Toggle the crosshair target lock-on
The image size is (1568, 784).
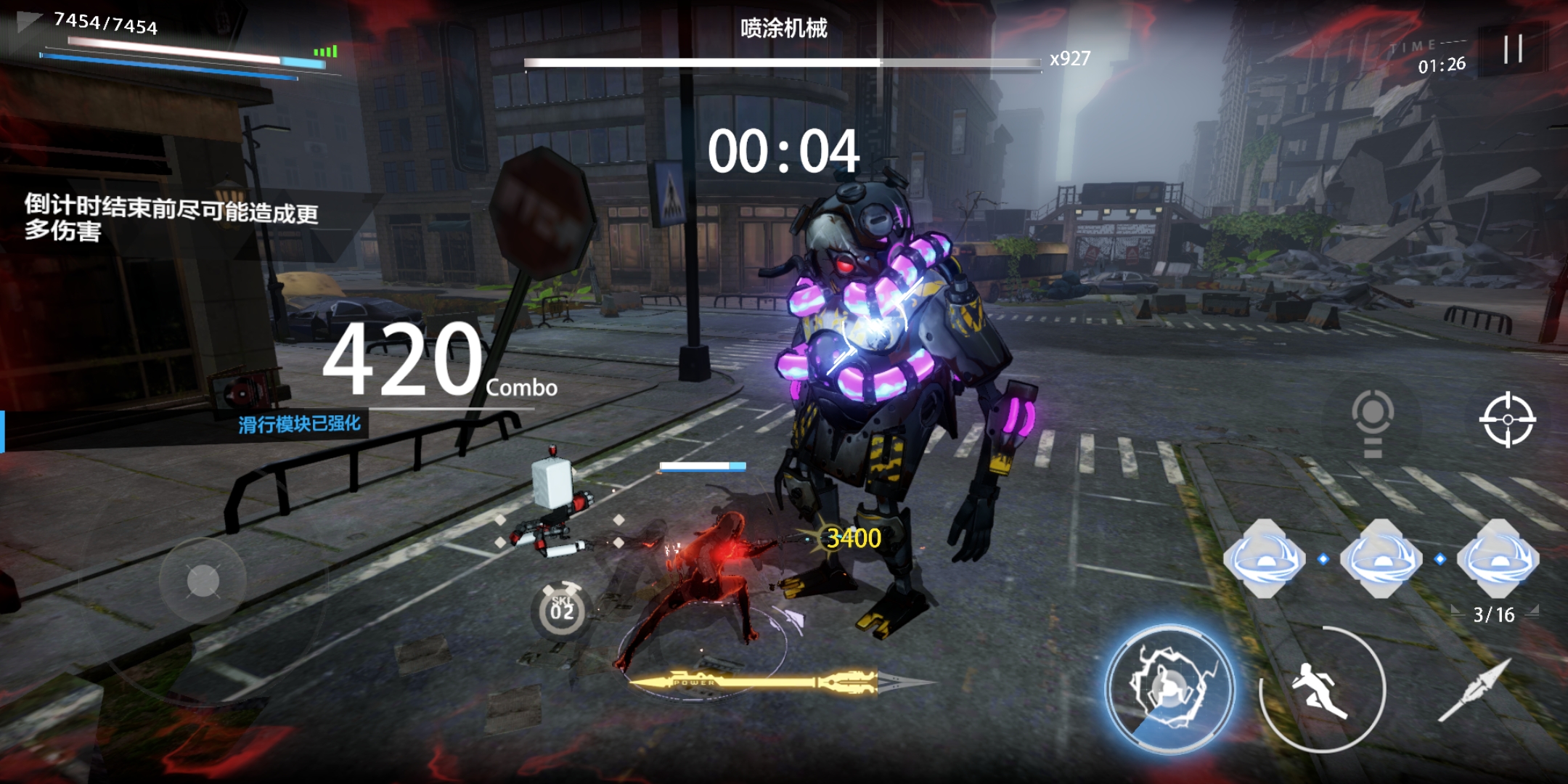point(1507,420)
